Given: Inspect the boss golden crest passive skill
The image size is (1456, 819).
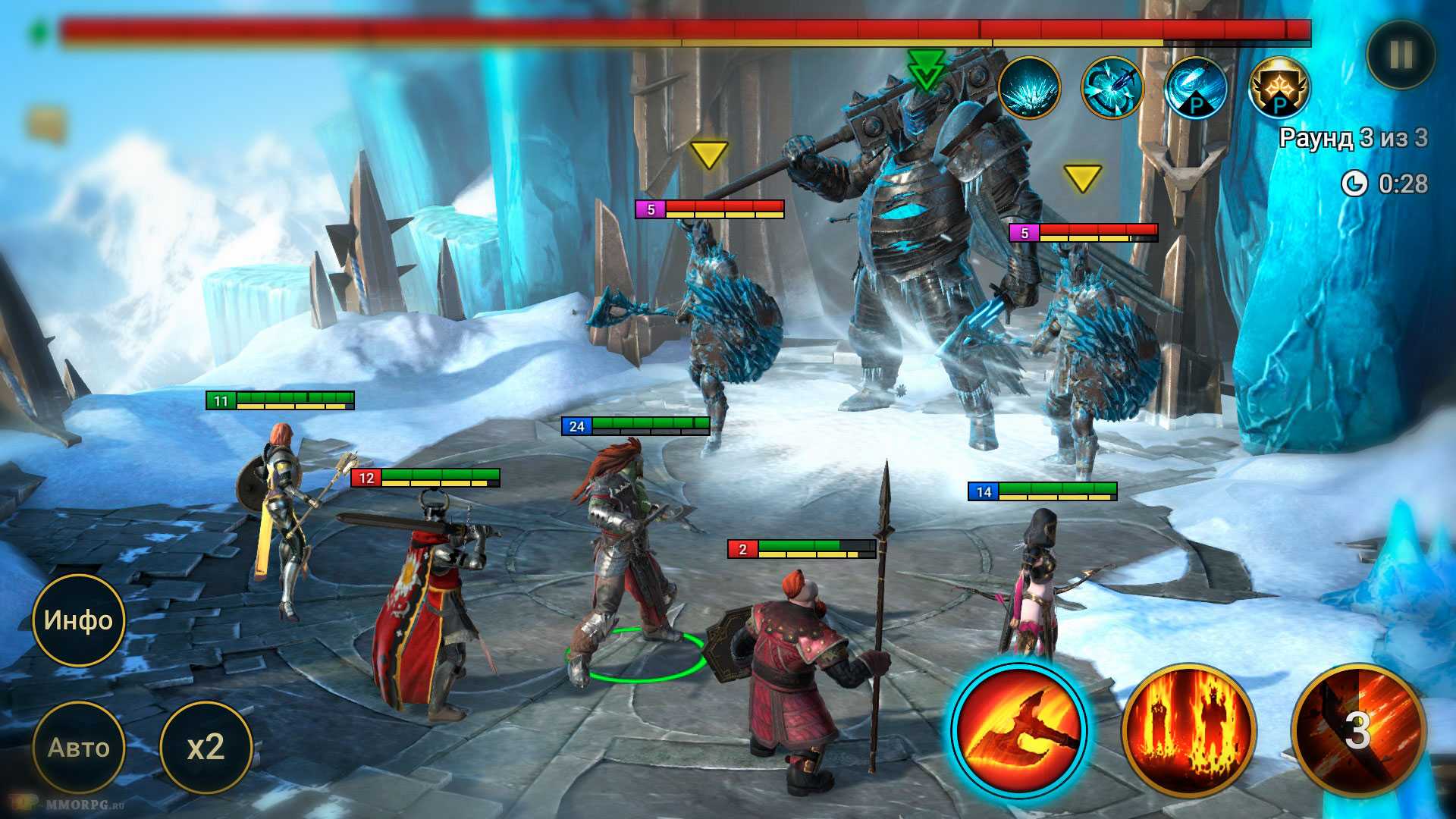Looking at the screenshot, I should (1279, 88).
